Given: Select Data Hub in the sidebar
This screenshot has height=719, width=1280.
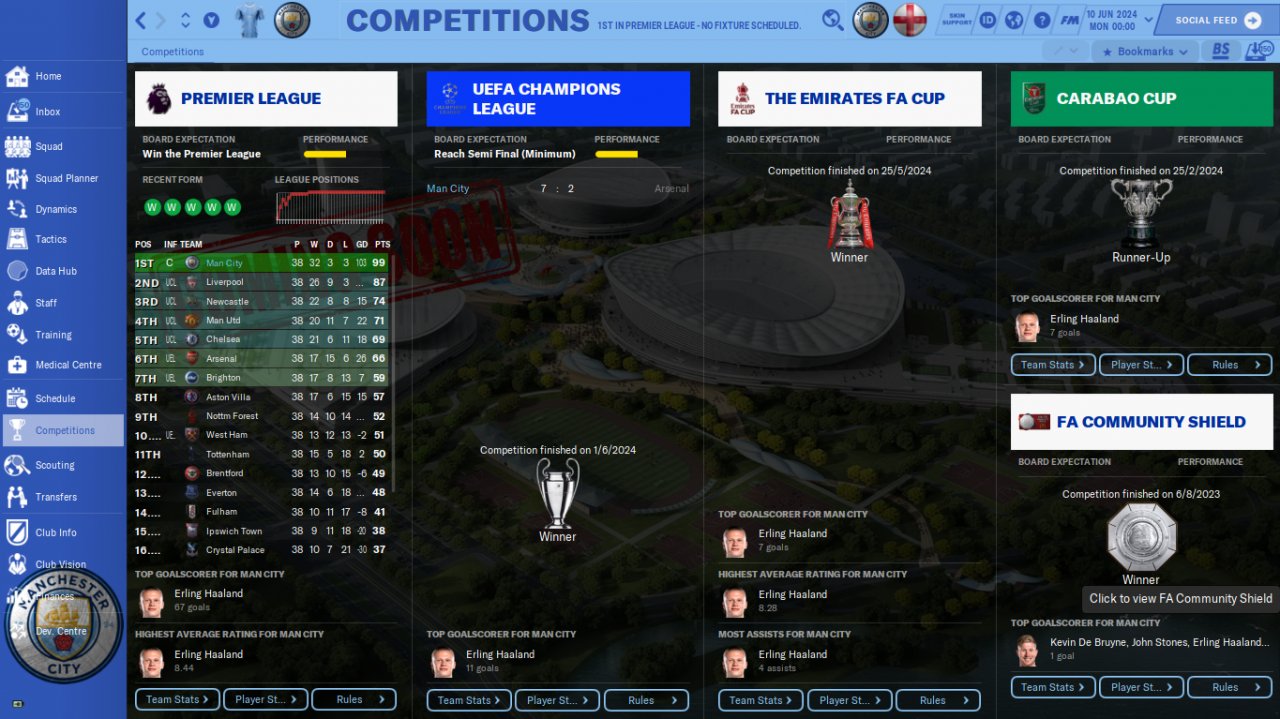Looking at the screenshot, I should tap(55, 271).
